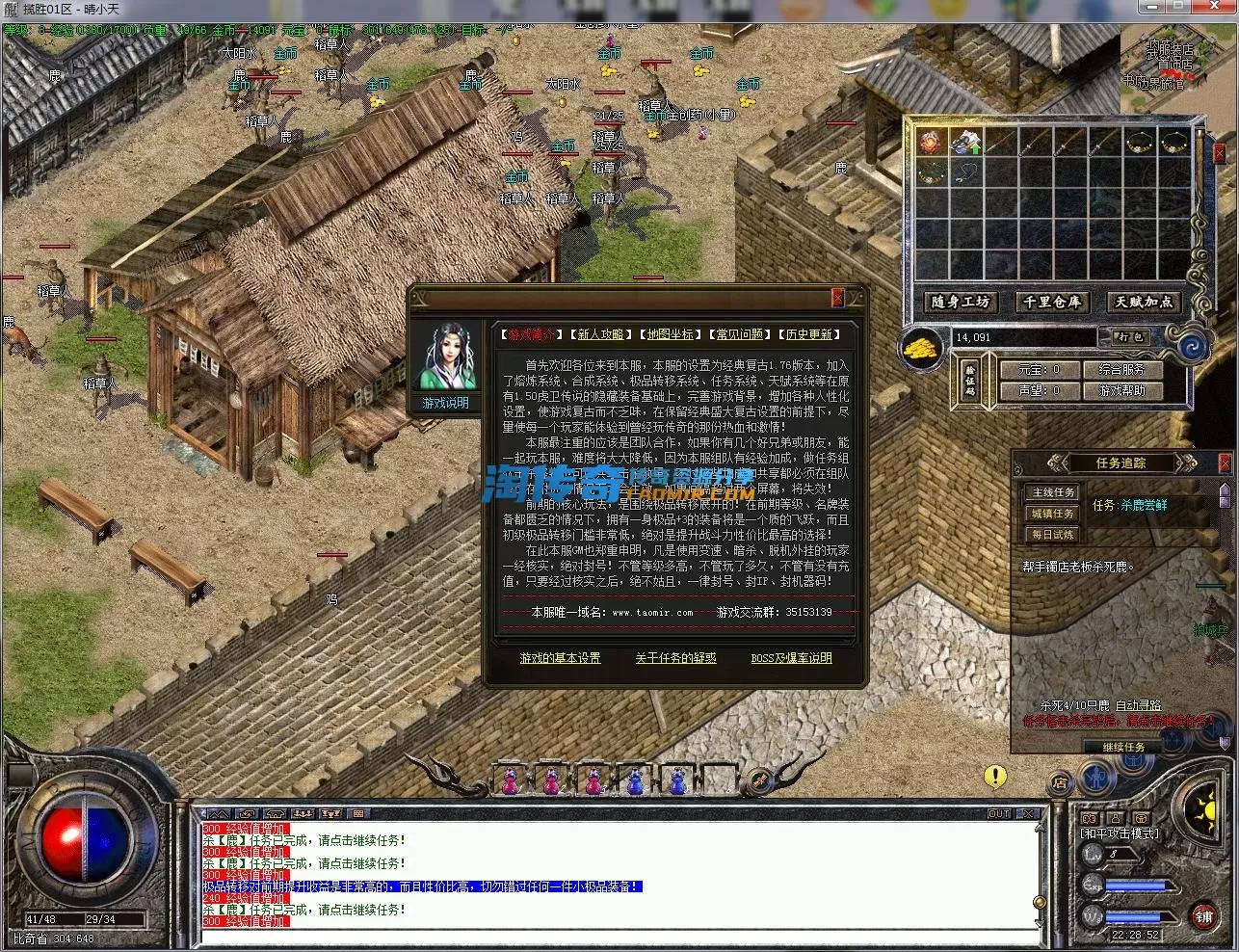The image size is (1239, 952).
Task: Click the 继续任务 continue quest button
Action: click(x=1123, y=747)
